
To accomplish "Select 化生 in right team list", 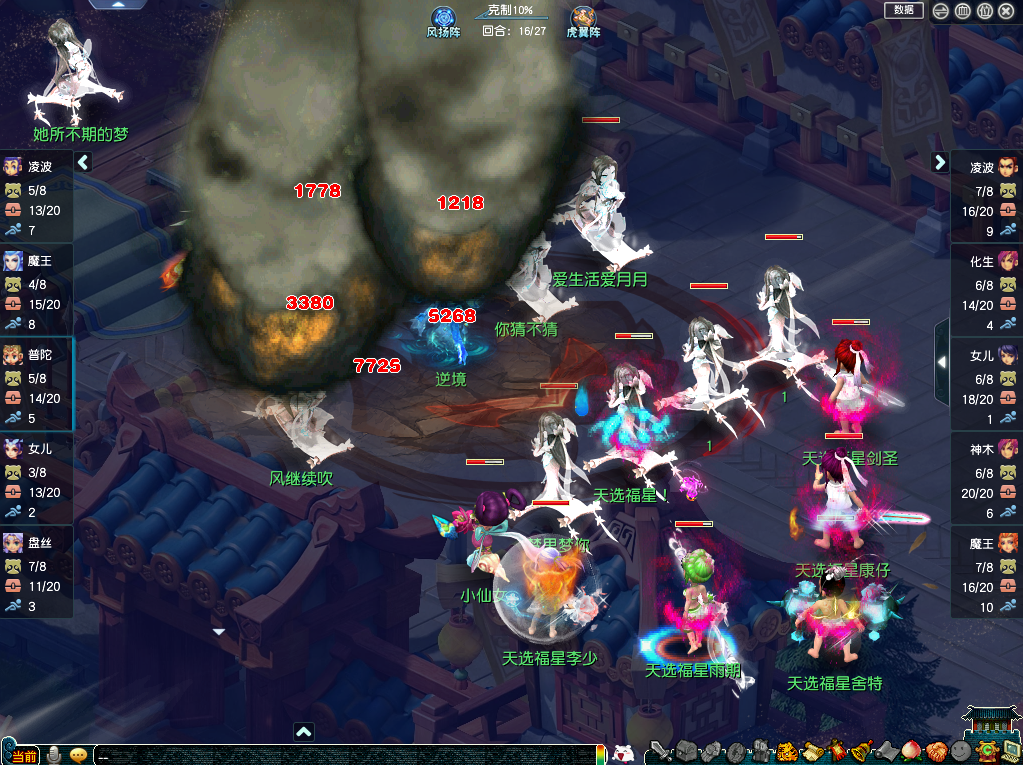I will pos(986,262).
